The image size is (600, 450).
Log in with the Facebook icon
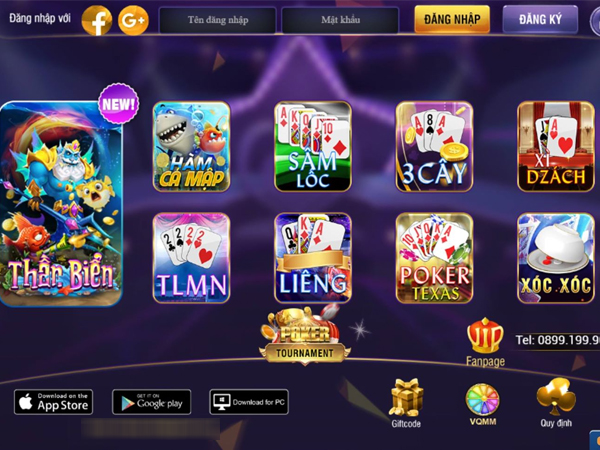[x=97, y=20]
